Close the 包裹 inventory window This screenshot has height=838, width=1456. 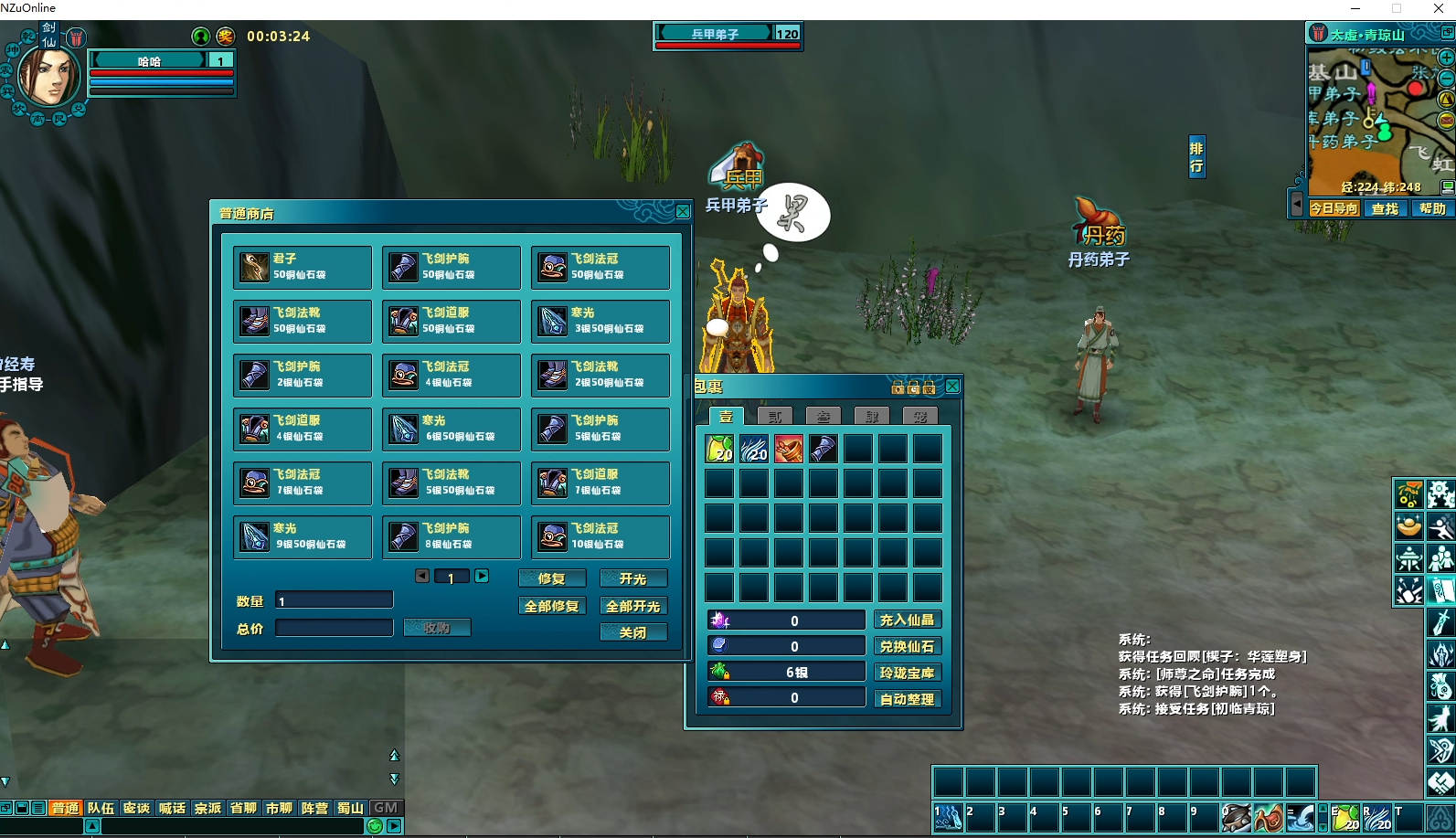pyautogui.click(x=952, y=387)
